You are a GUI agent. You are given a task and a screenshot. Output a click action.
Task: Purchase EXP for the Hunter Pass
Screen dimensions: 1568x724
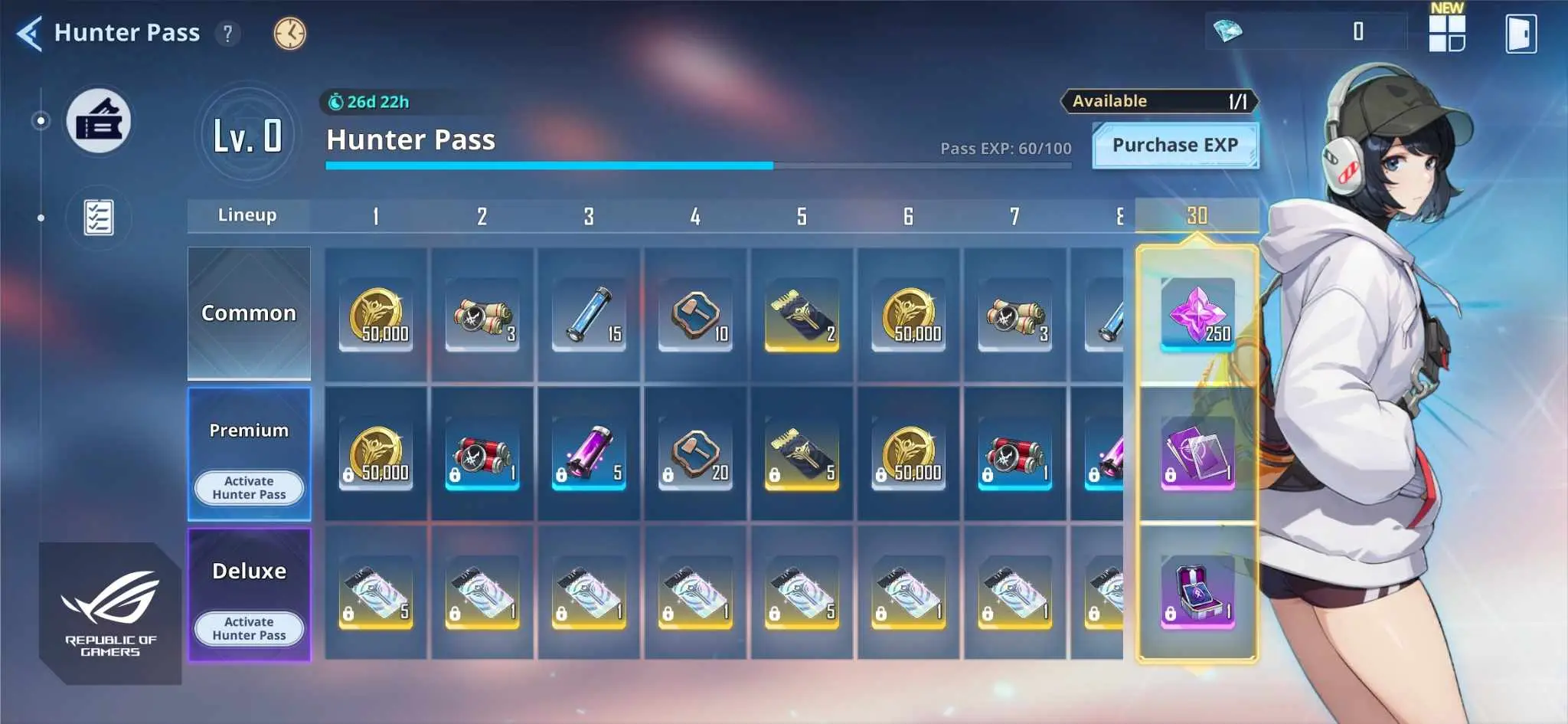[1174, 146]
